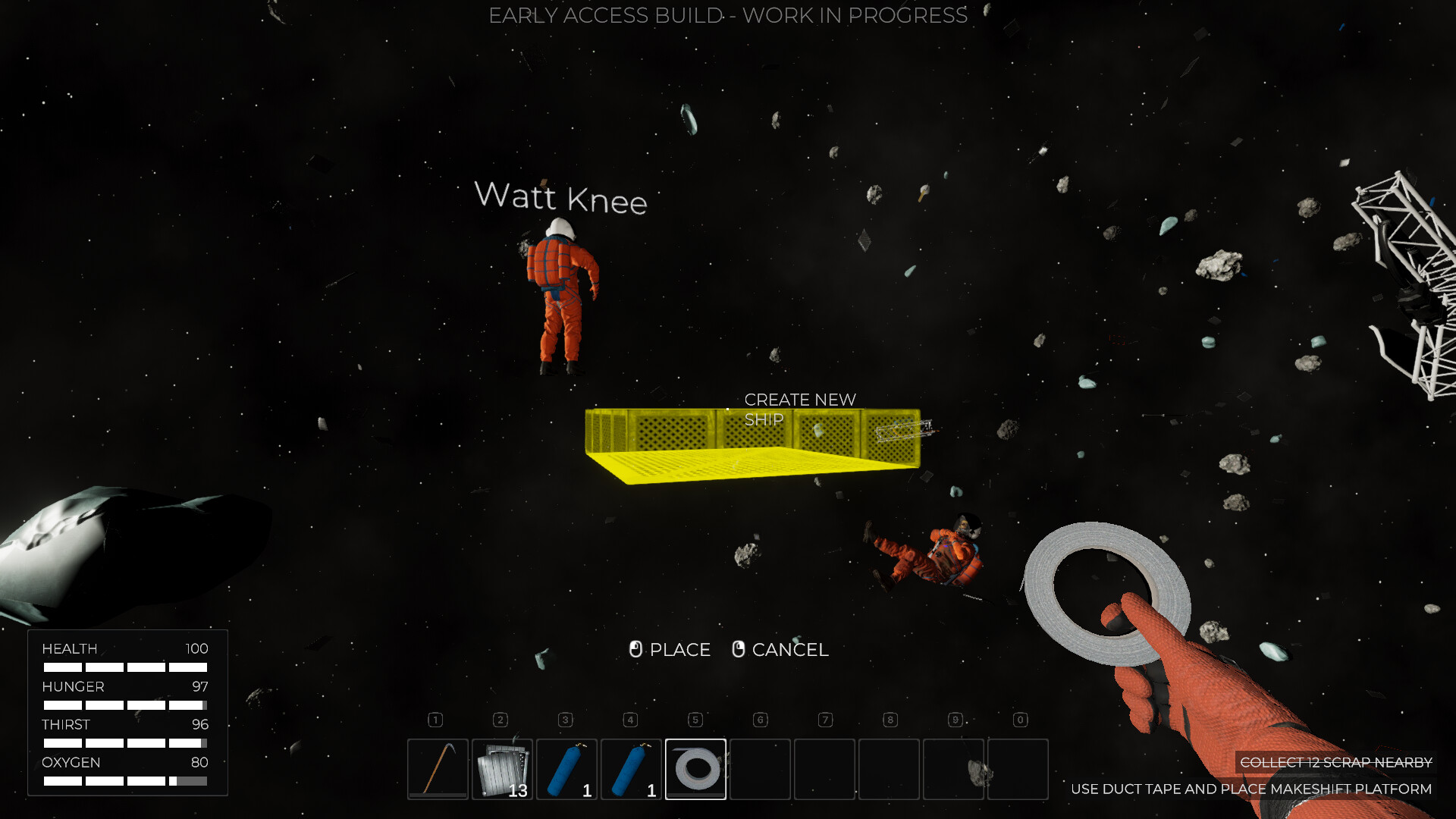Expand empty hotbar slot 9
Image resolution: width=1456 pixels, height=819 pixels.
pyautogui.click(x=953, y=769)
